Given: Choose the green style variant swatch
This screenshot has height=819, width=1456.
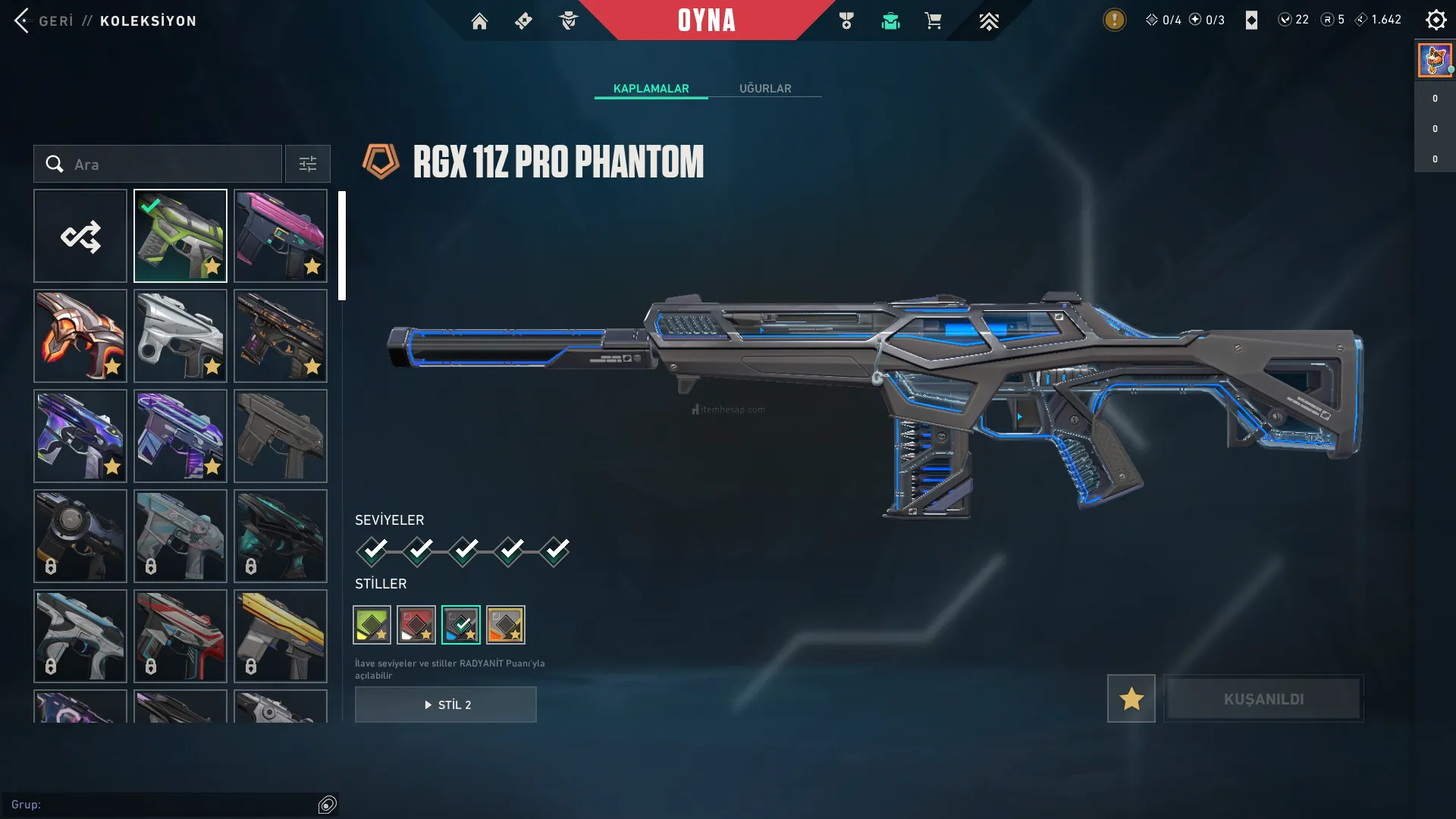Looking at the screenshot, I should pos(372,625).
